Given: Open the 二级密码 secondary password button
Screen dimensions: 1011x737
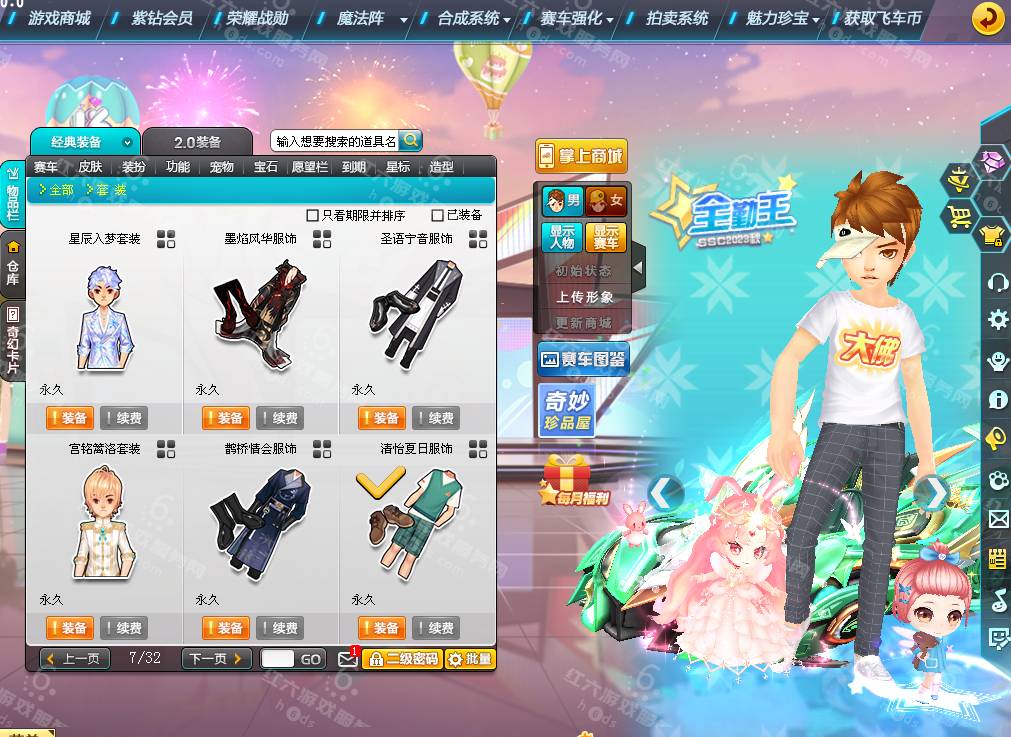Looking at the screenshot, I should (x=401, y=659).
